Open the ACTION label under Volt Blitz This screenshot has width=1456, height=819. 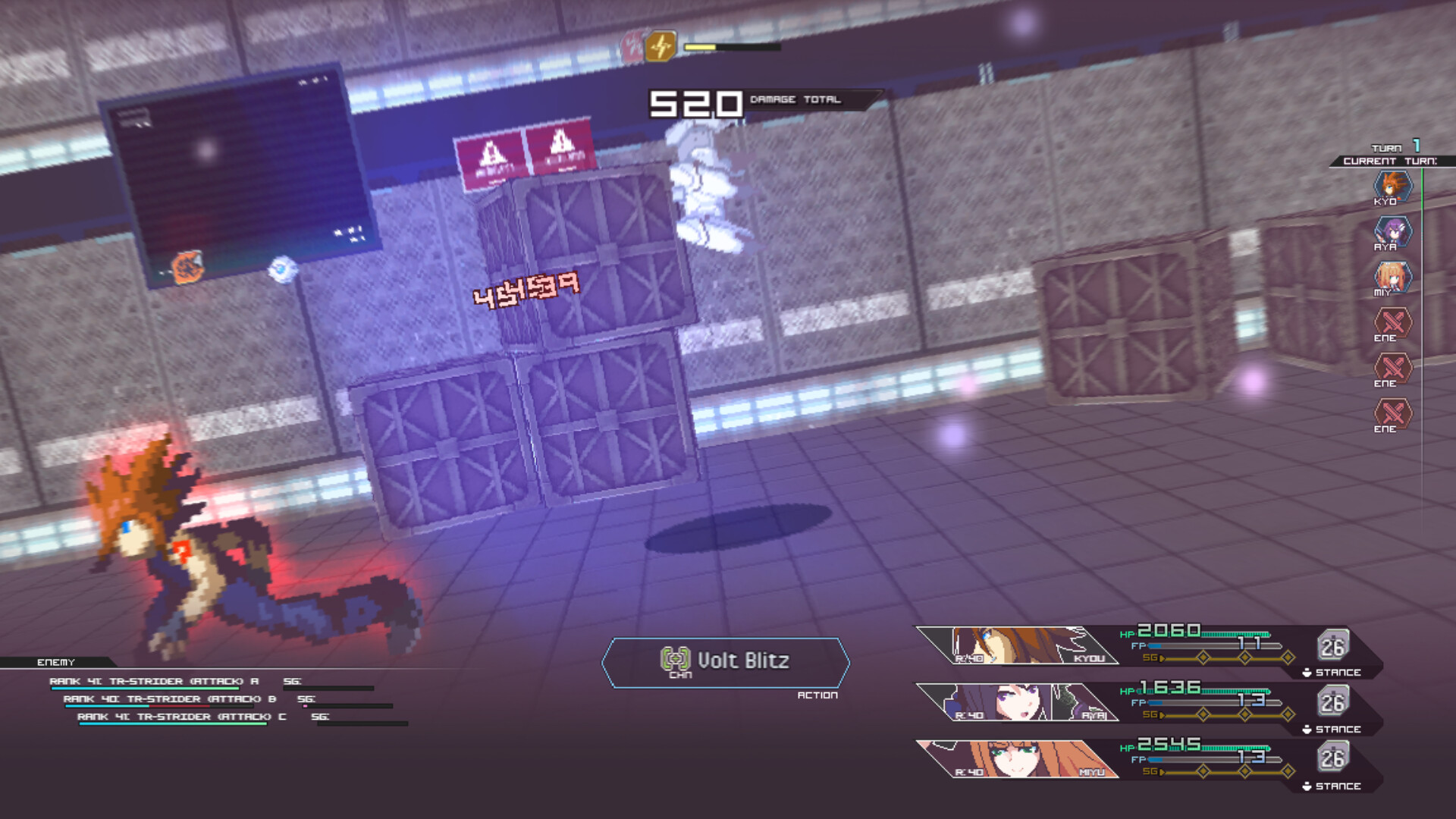pos(818,693)
